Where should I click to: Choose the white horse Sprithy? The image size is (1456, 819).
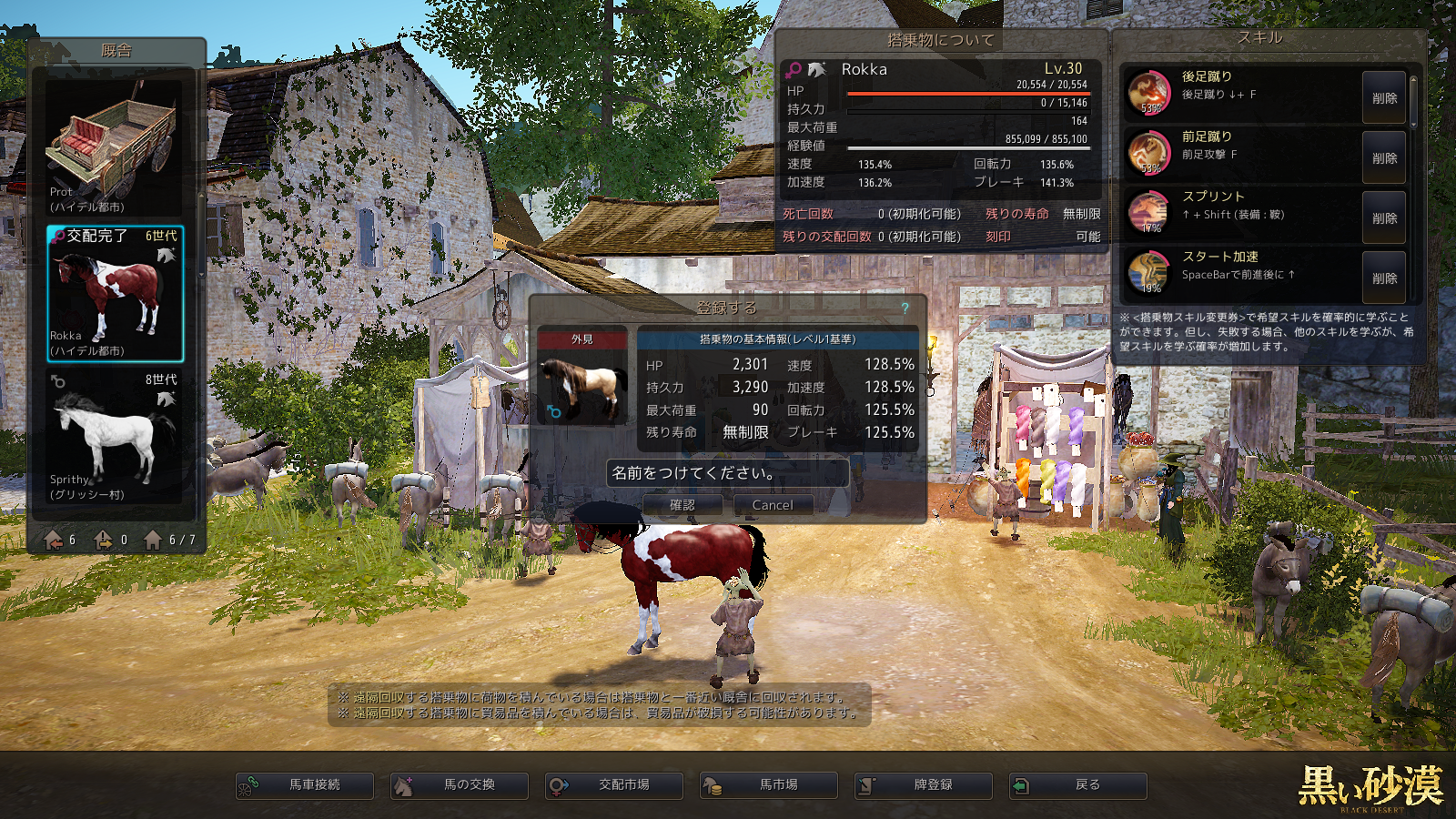pos(115,437)
